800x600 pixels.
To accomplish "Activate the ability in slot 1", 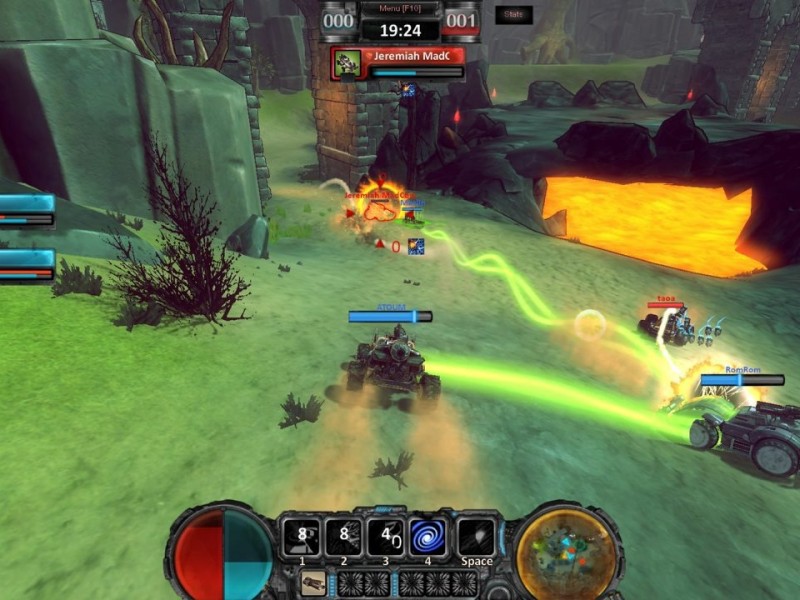I will tap(301, 537).
